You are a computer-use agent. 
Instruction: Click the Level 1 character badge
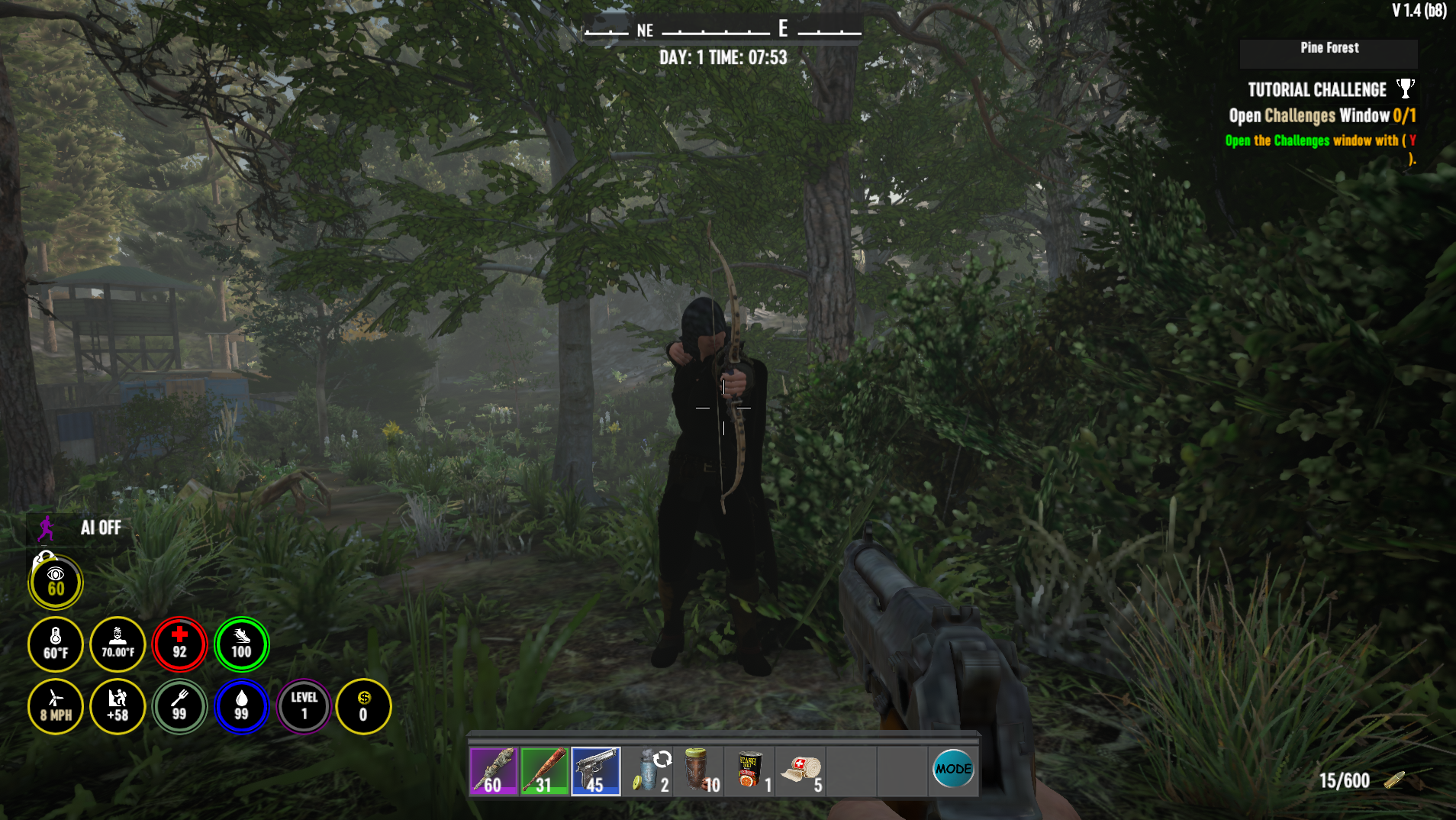click(304, 706)
